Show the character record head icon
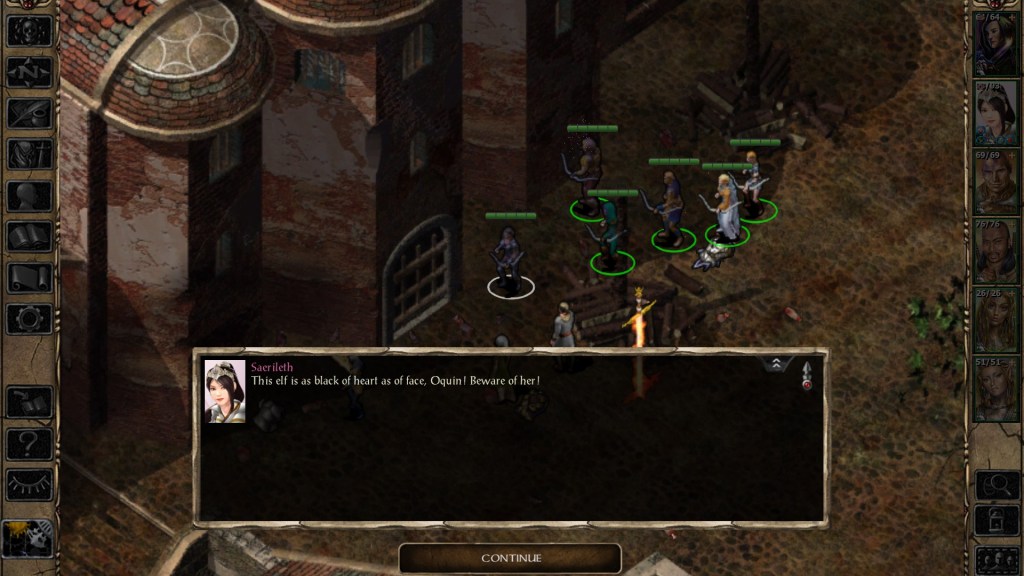The height and width of the screenshot is (576, 1024). (x=29, y=196)
